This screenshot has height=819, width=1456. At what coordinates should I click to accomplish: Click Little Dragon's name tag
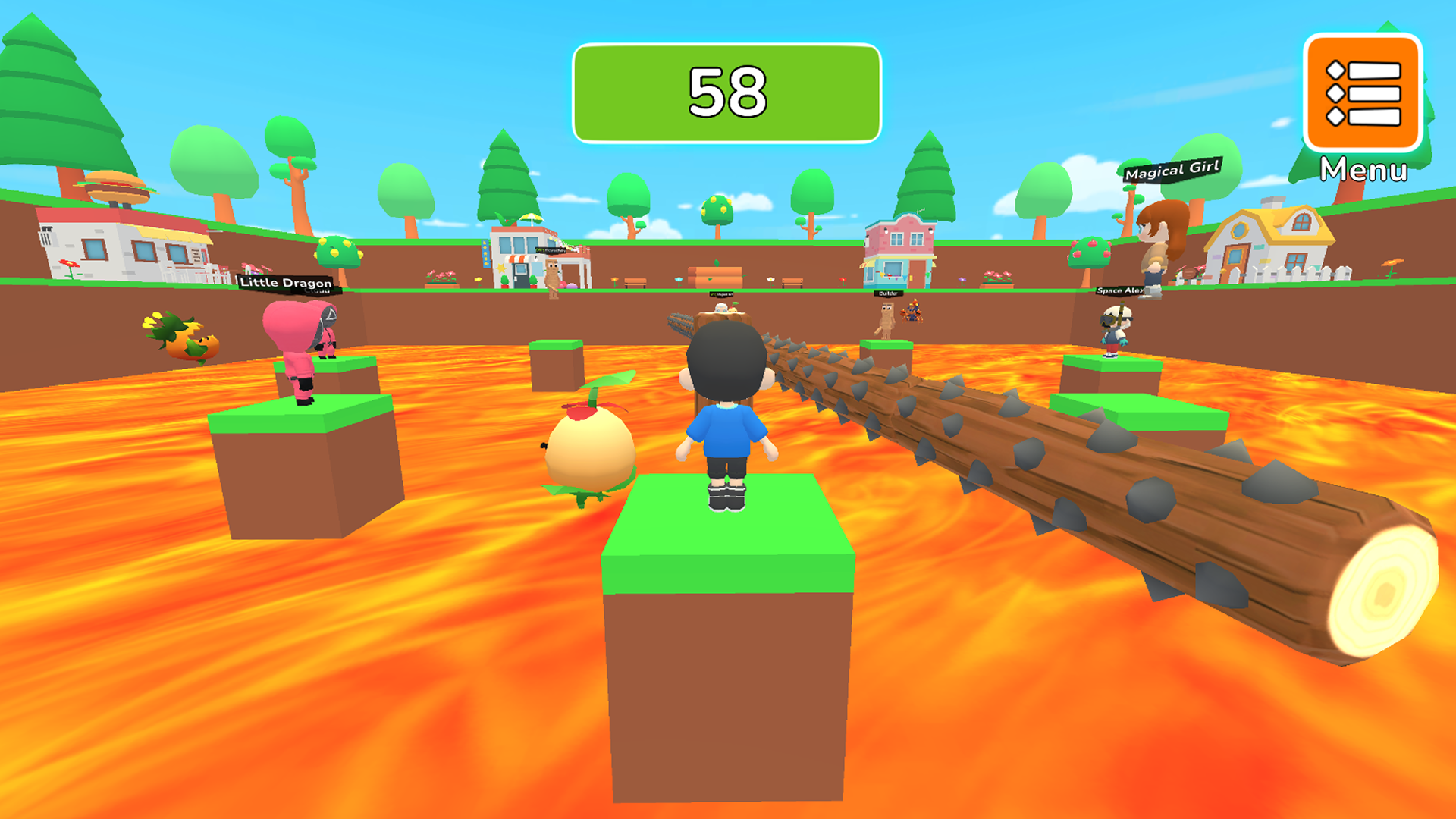tap(287, 282)
